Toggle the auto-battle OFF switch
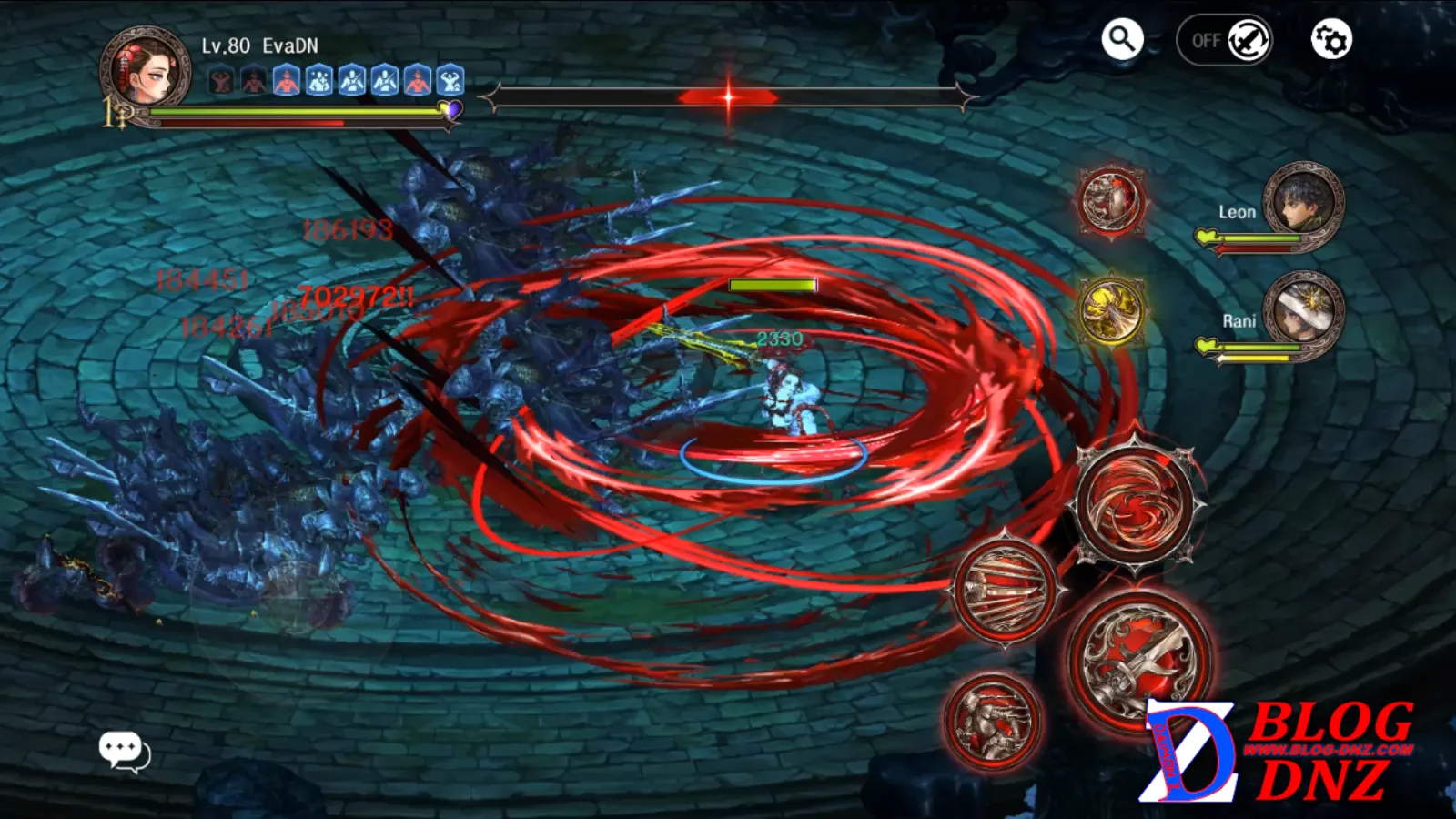 1225,40
